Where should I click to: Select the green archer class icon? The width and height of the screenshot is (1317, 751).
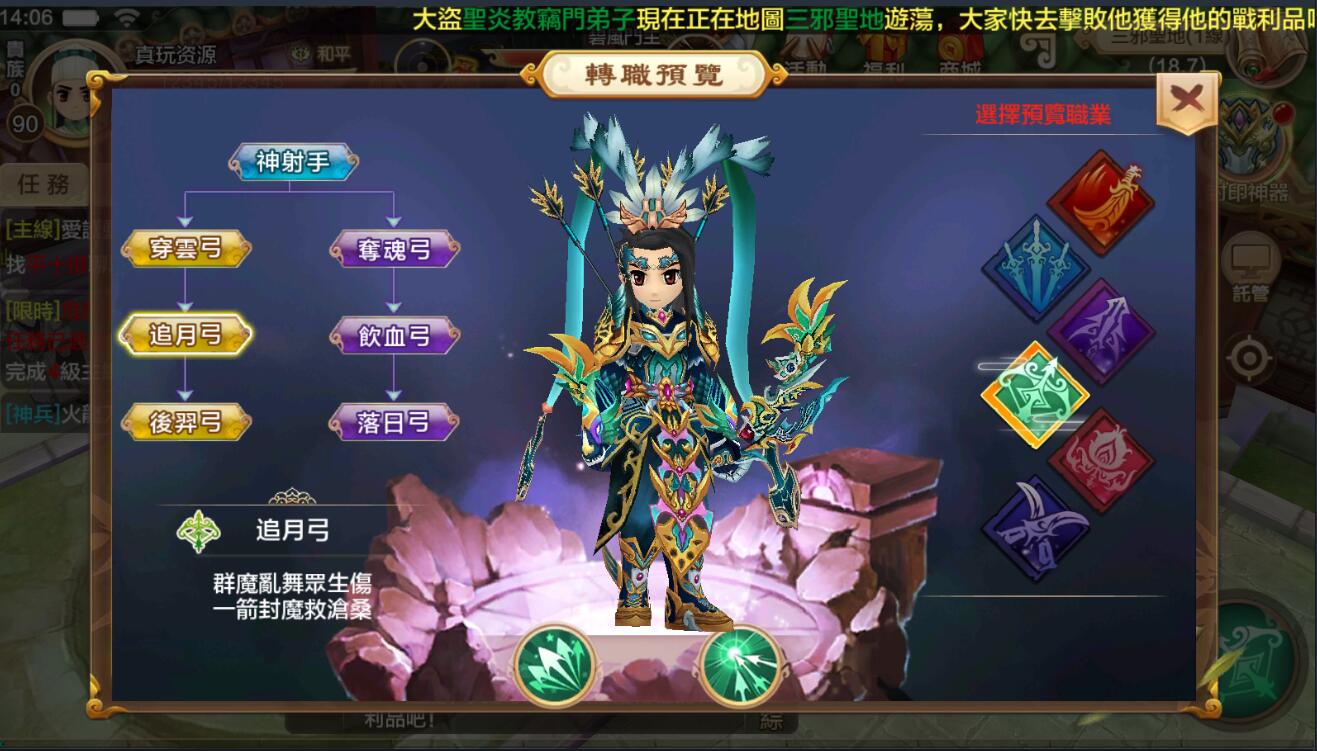[1035, 396]
